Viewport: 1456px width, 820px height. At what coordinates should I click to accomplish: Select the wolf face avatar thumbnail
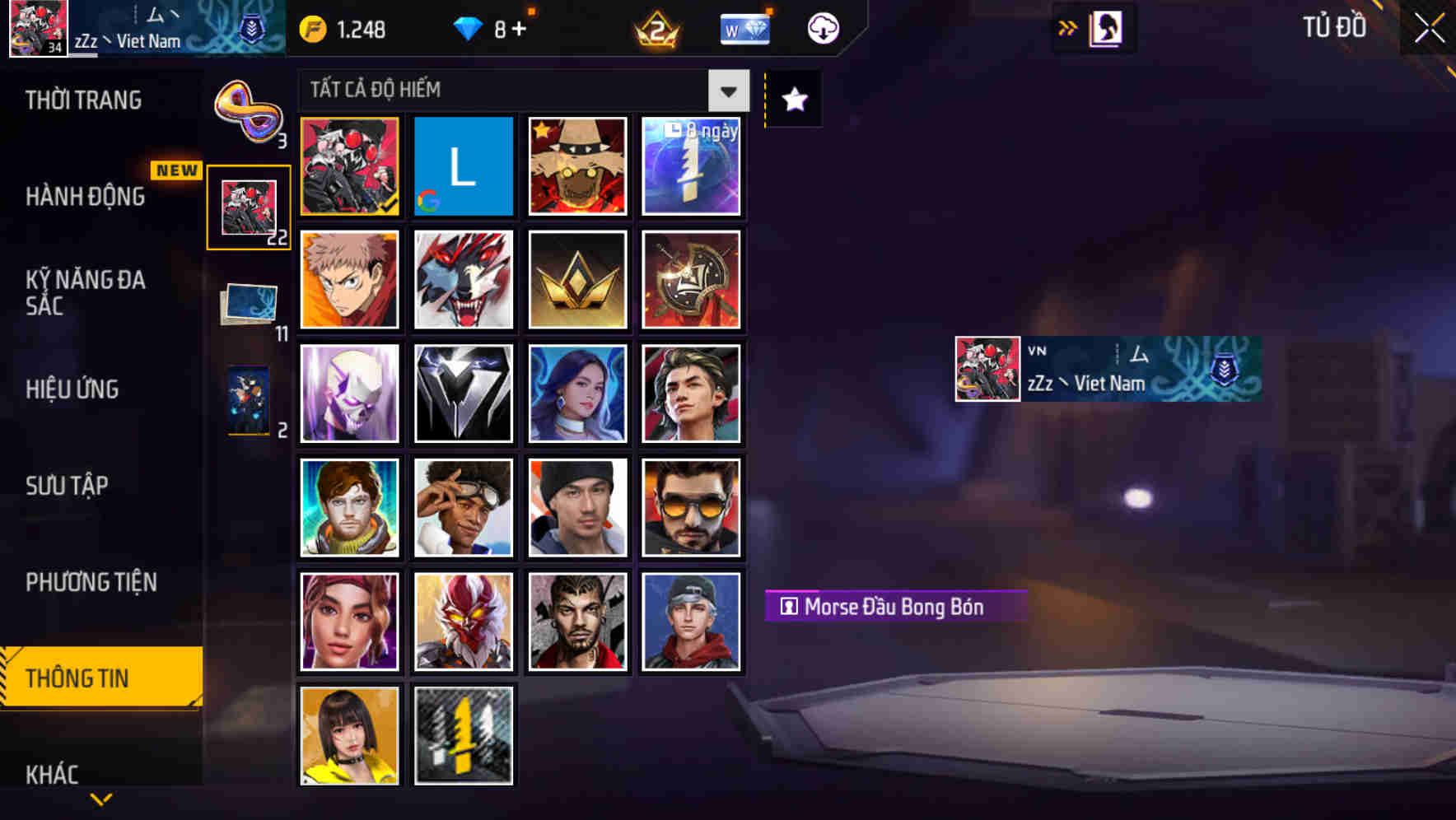point(463,280)
